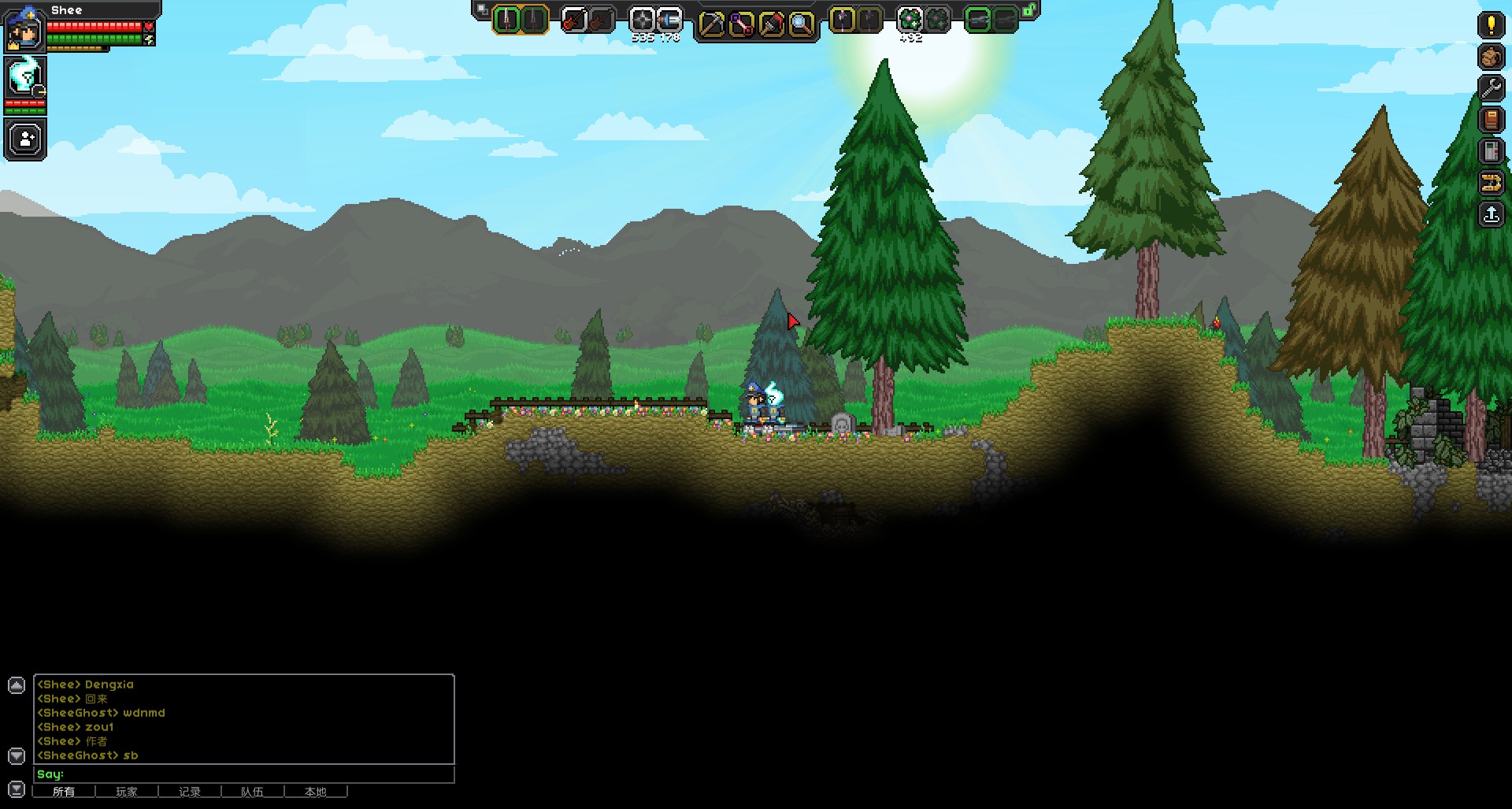Viewport: 1512px width, 809px height.
Task: Open the codex book icon
Action: point(1491,120)
